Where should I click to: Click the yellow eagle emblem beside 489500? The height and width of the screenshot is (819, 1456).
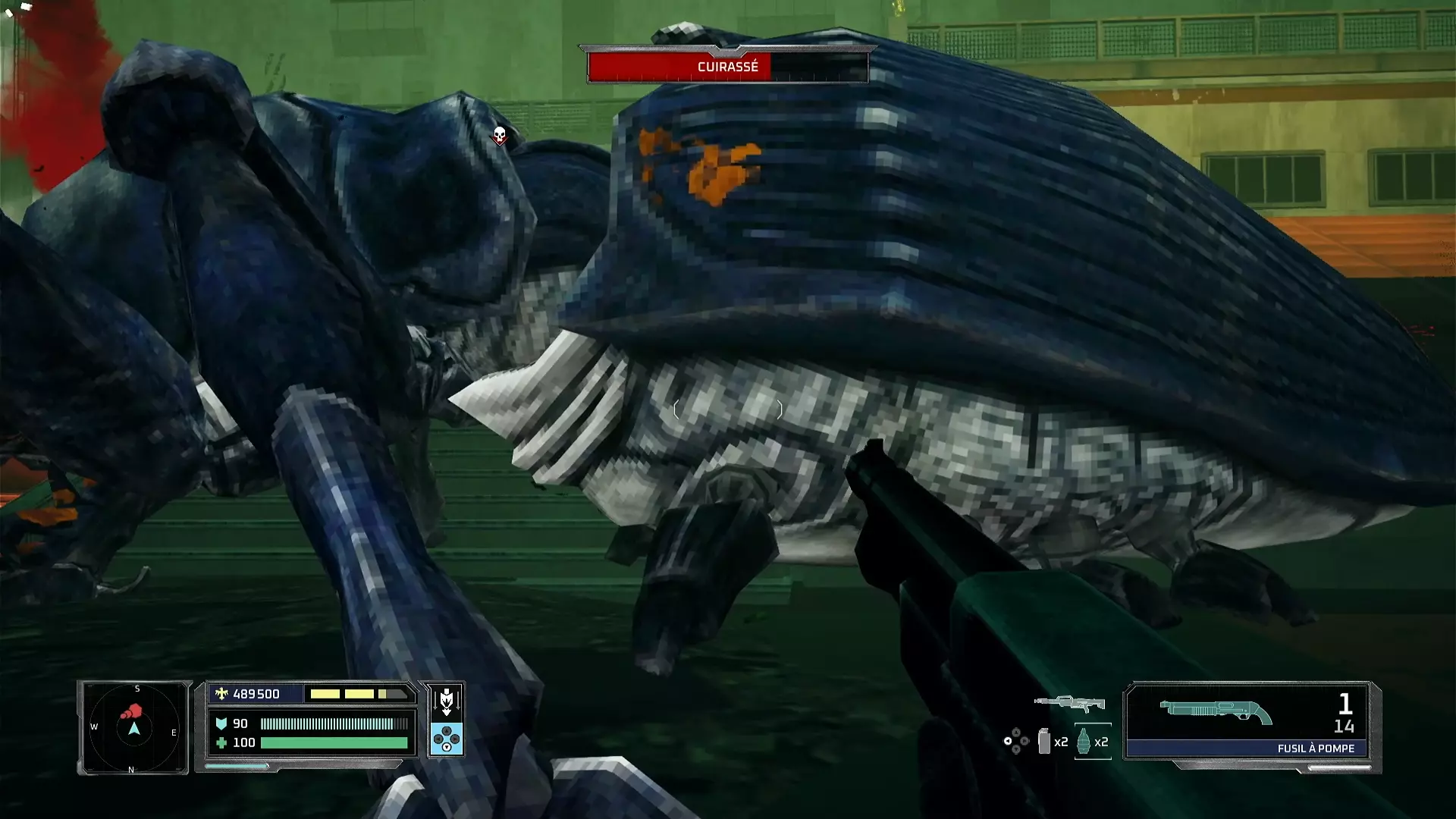220,694
